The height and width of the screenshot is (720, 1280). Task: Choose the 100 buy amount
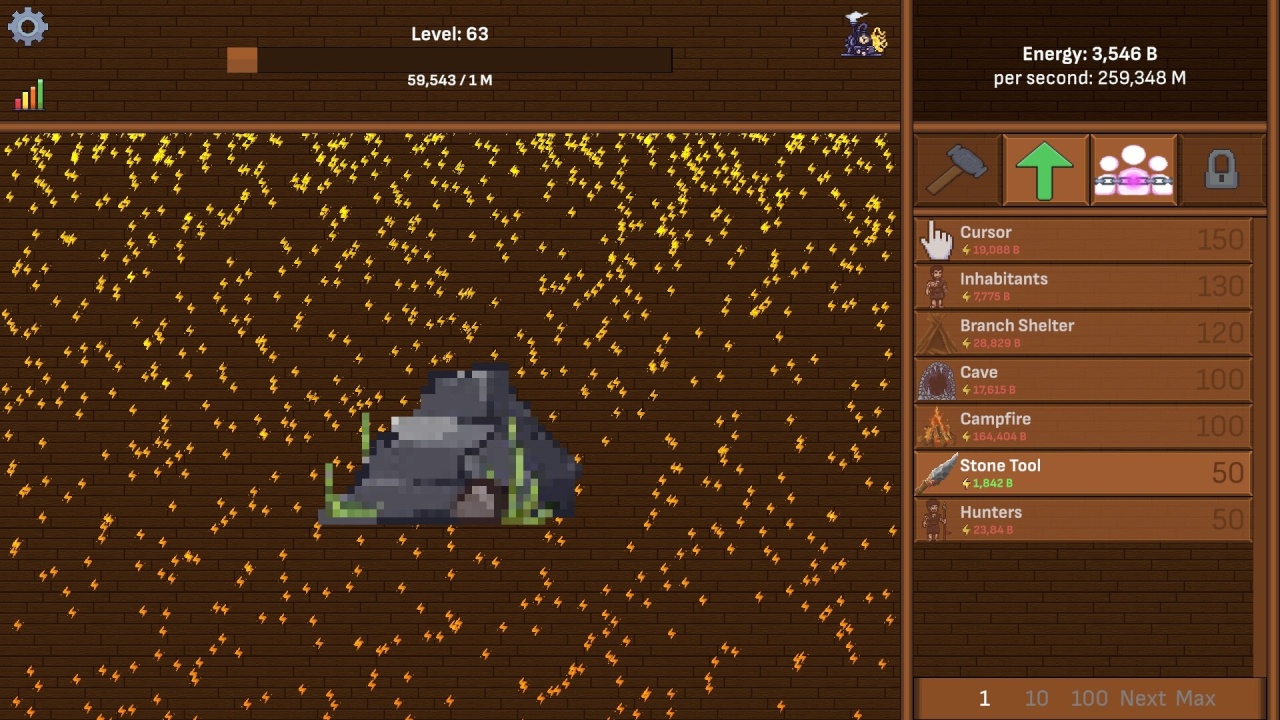[1089, 698]
